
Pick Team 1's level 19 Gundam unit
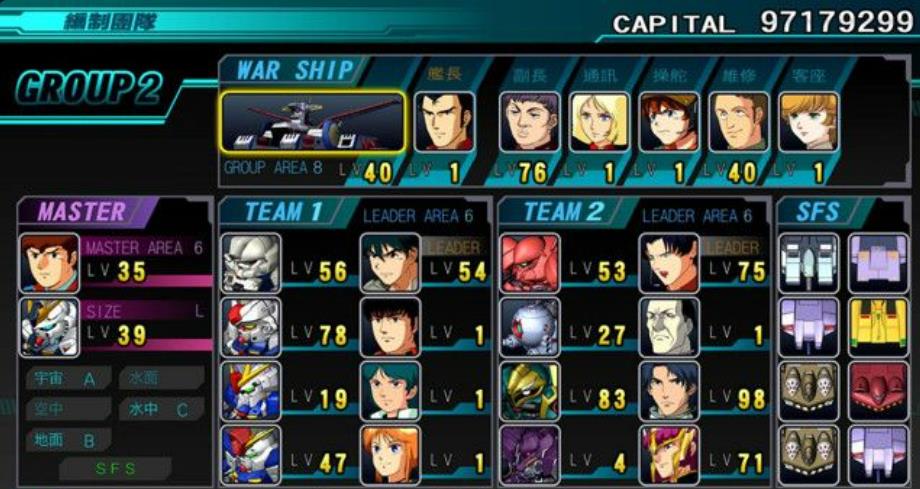point(251,391)
